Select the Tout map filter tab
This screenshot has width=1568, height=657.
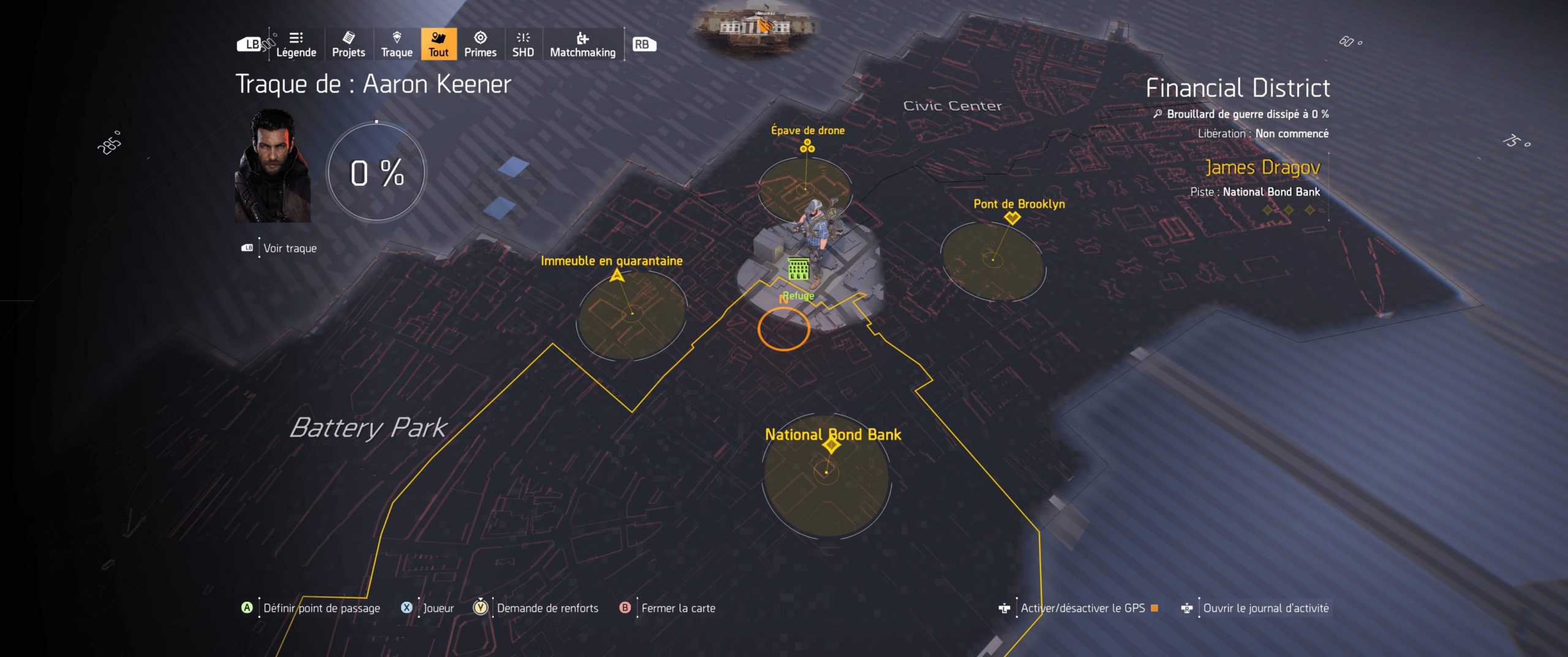[x=438, y=44]
